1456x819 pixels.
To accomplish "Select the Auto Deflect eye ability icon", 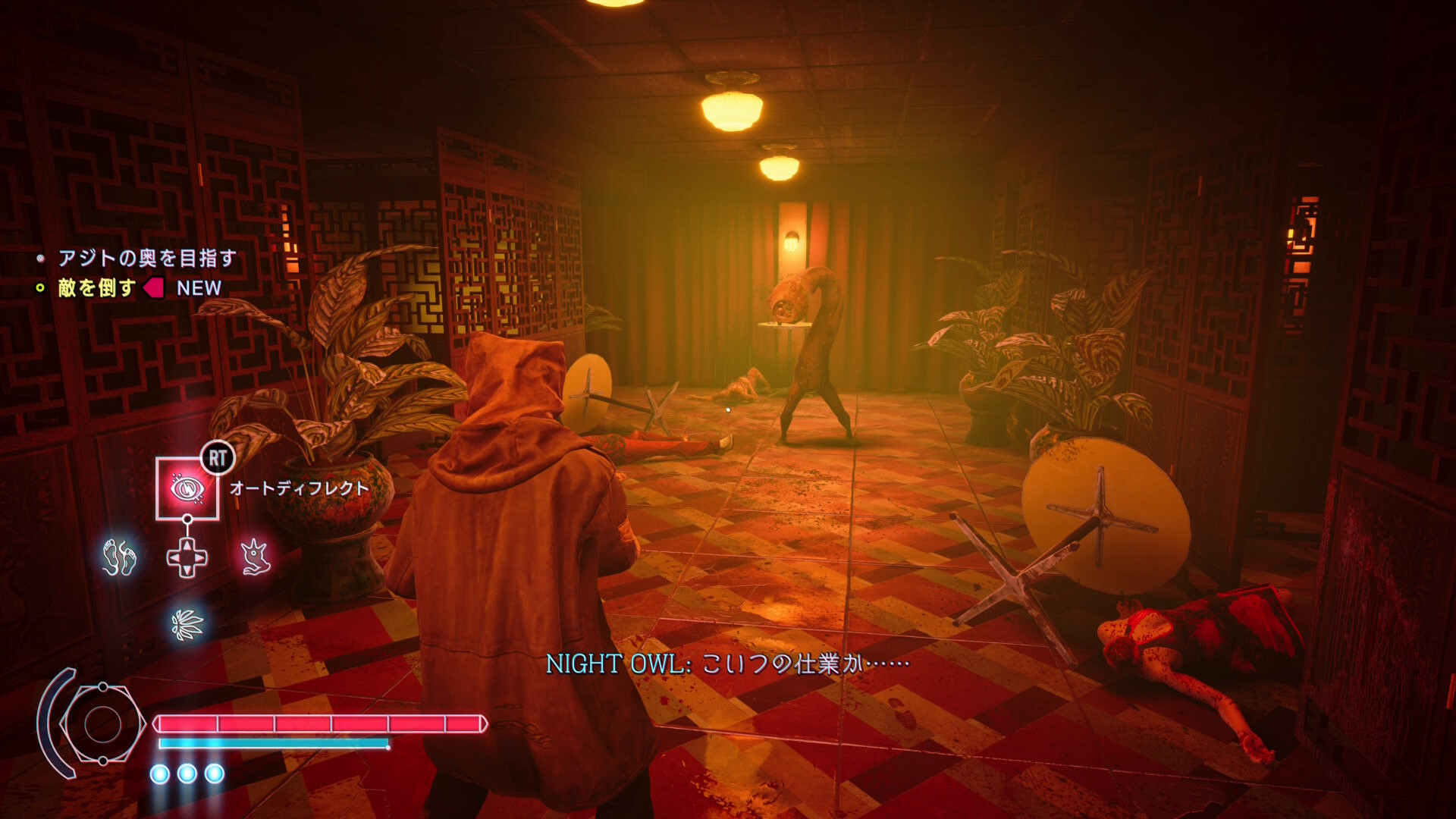I will click(187, 489).
